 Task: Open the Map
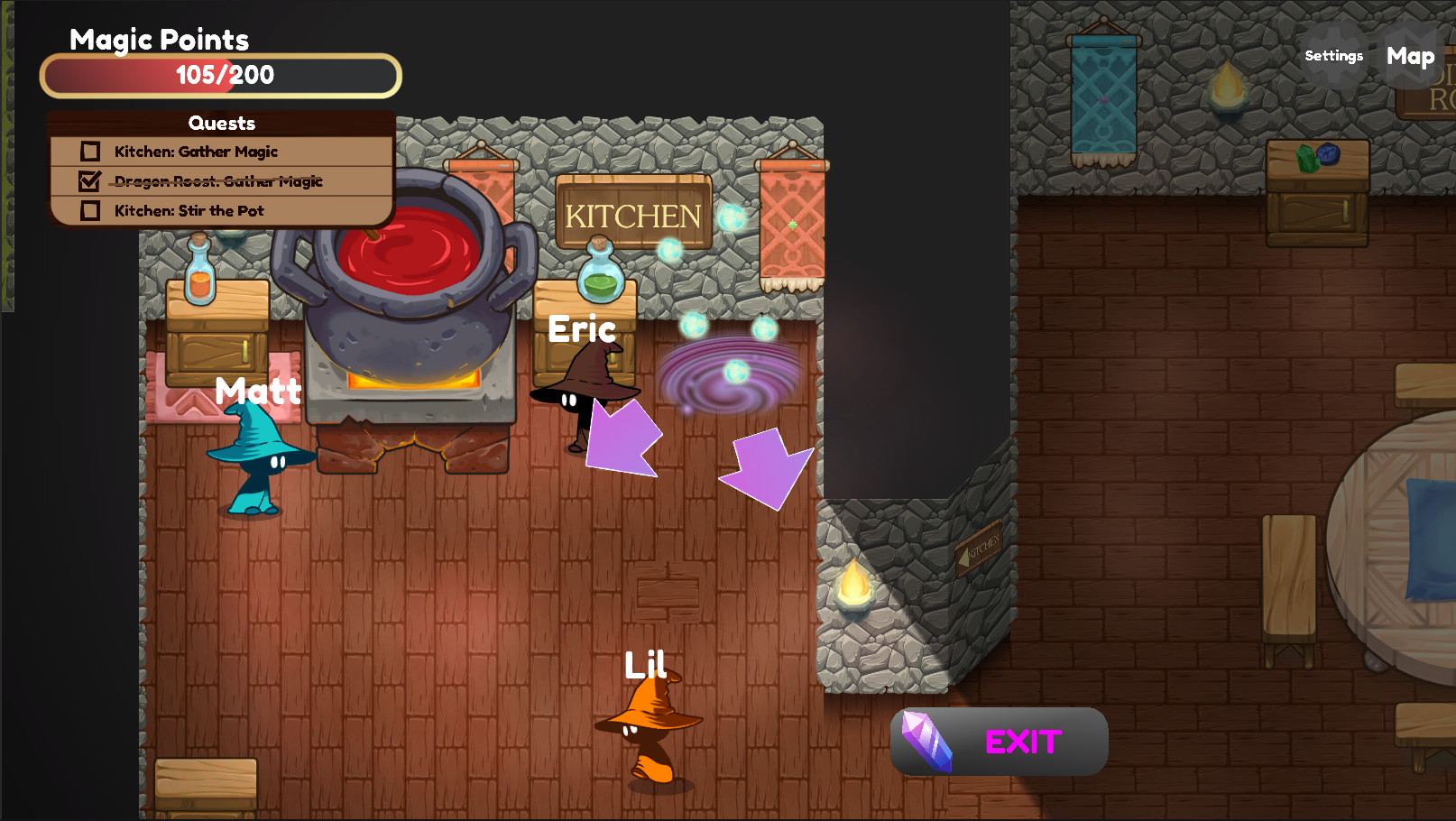pos(1409,56)
